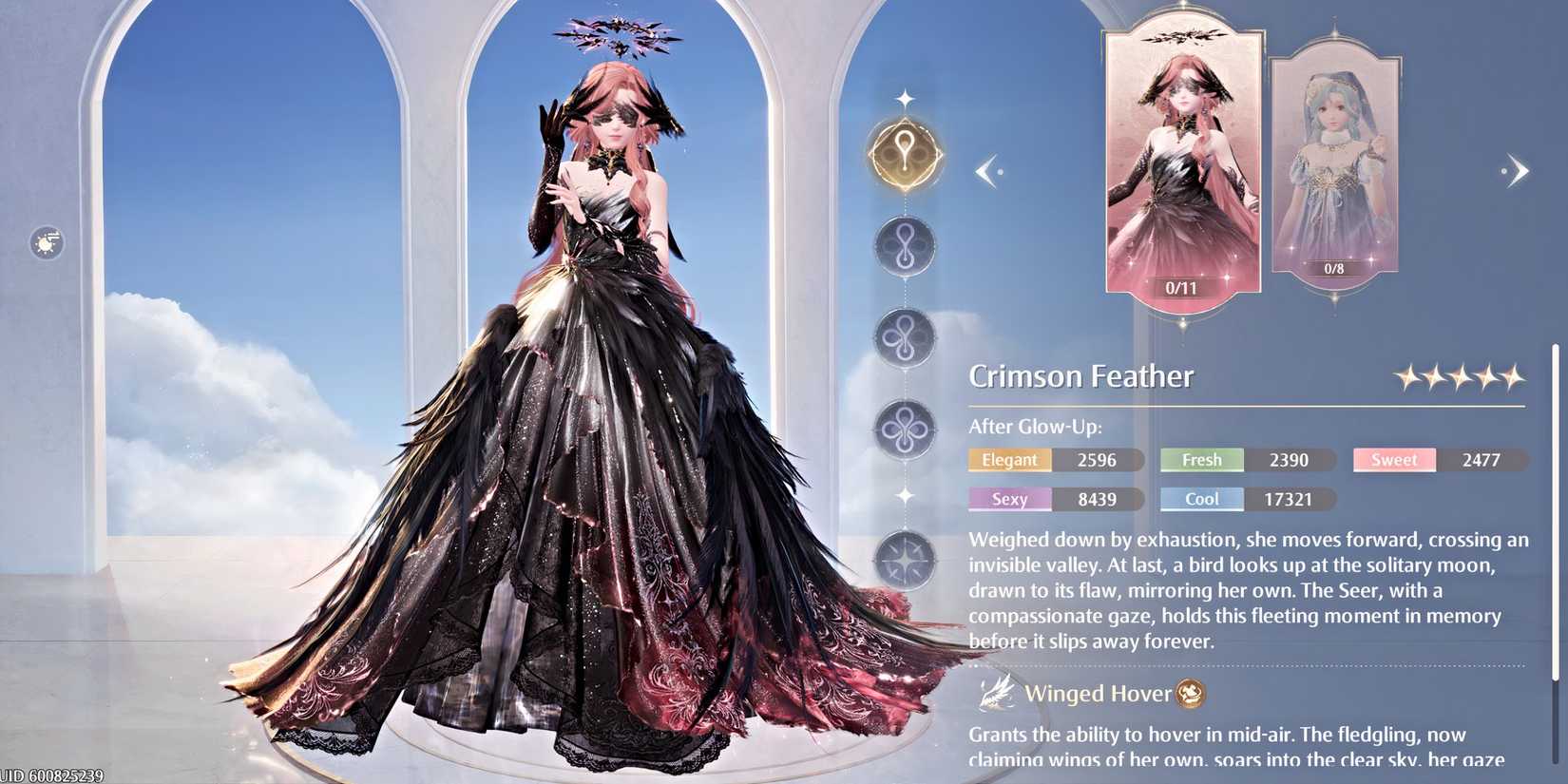Click the right arrow to view next outfit
1568x784 pixels.
click(1519, 170)
